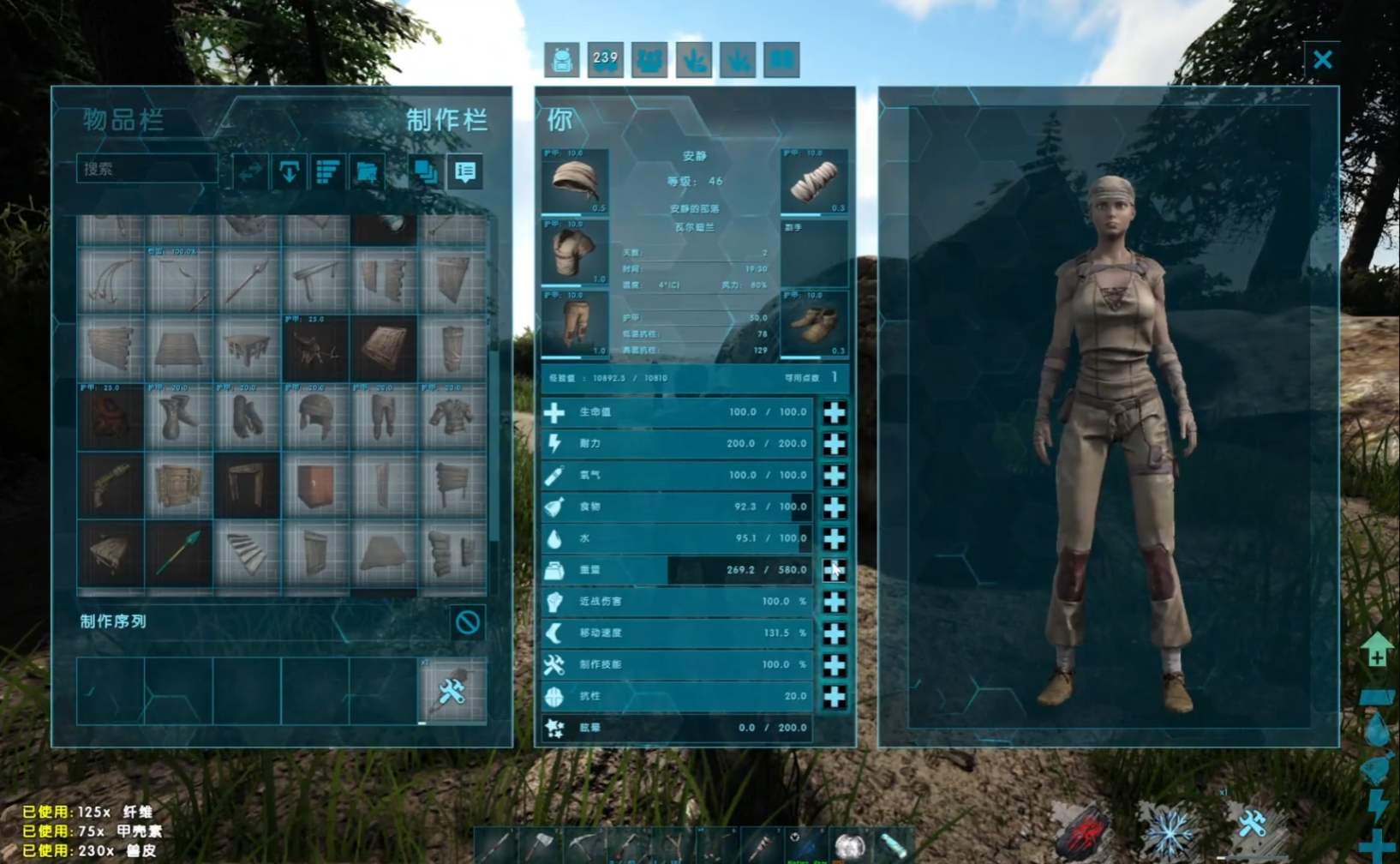Open the engram tab showing 239
This screenshot has height=864, width=1400.
(x=606, y=60)
